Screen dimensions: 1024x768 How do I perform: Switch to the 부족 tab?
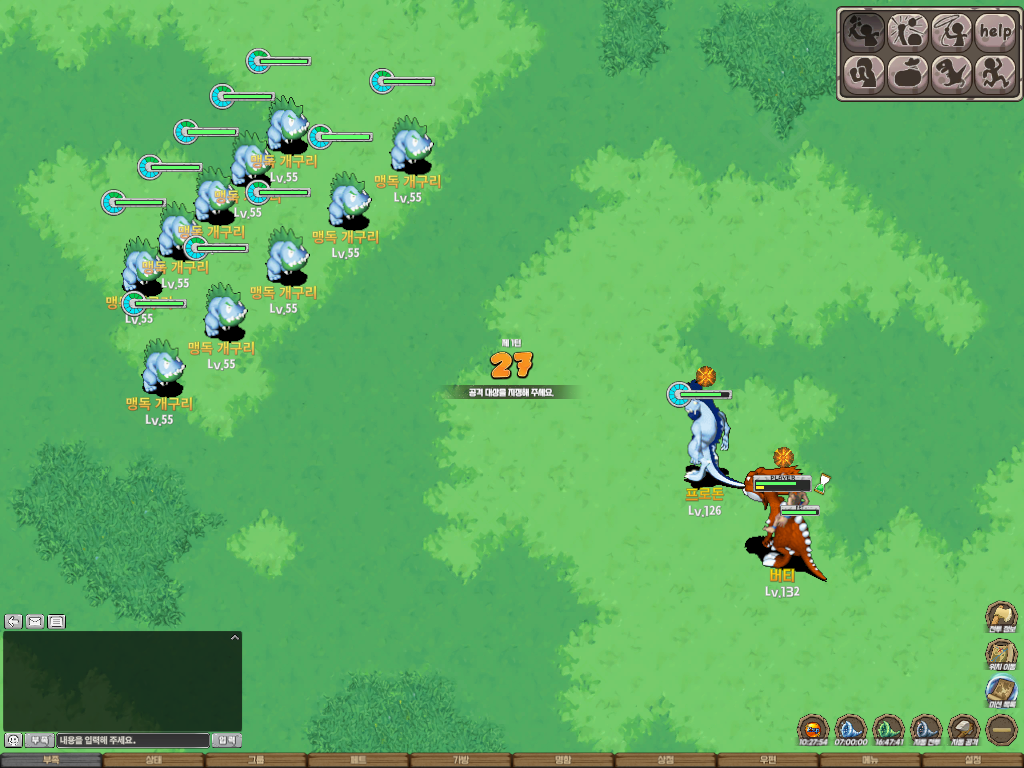tap(51, 760)
